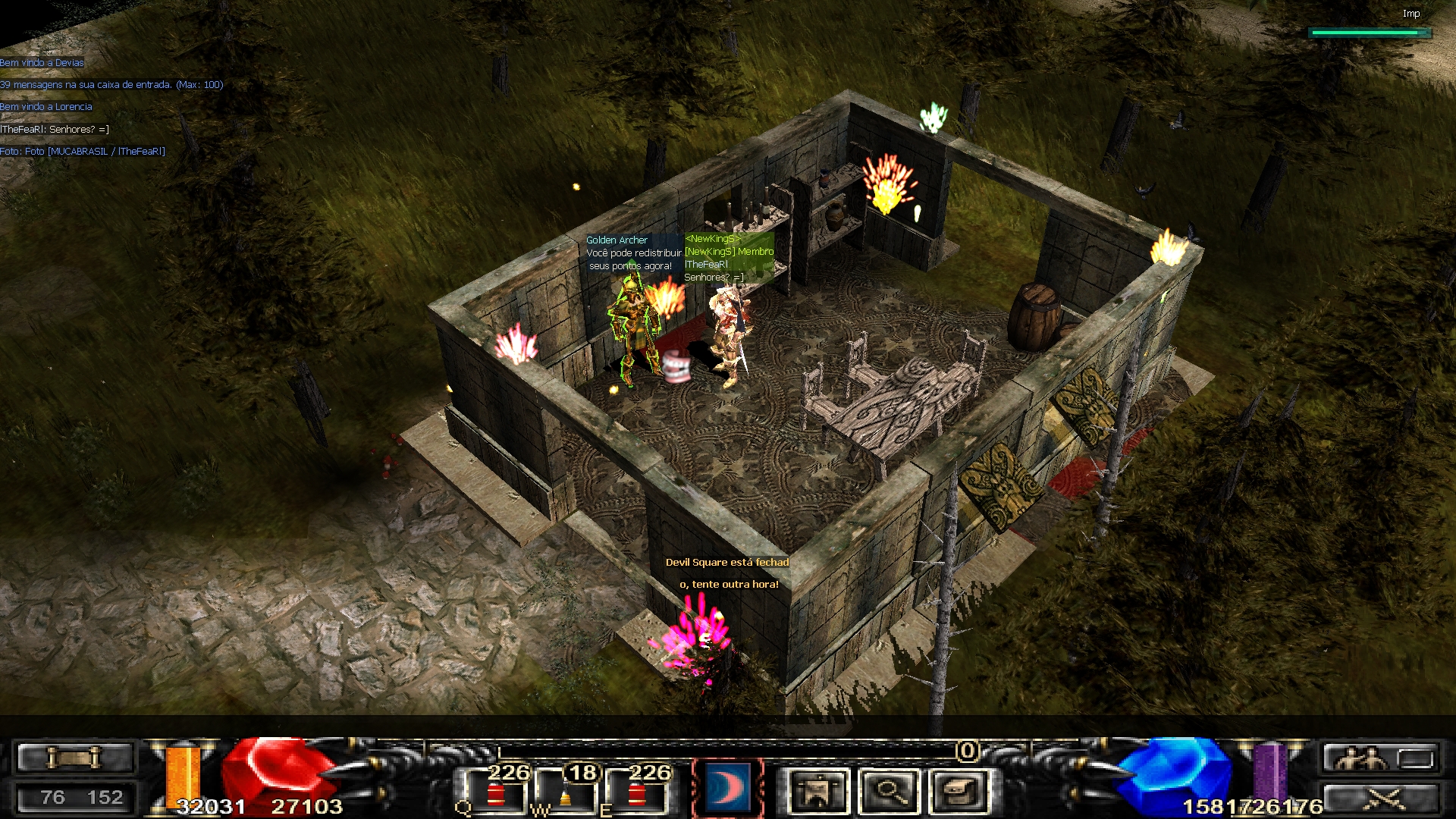Open the character armor window

click(816, 792)
